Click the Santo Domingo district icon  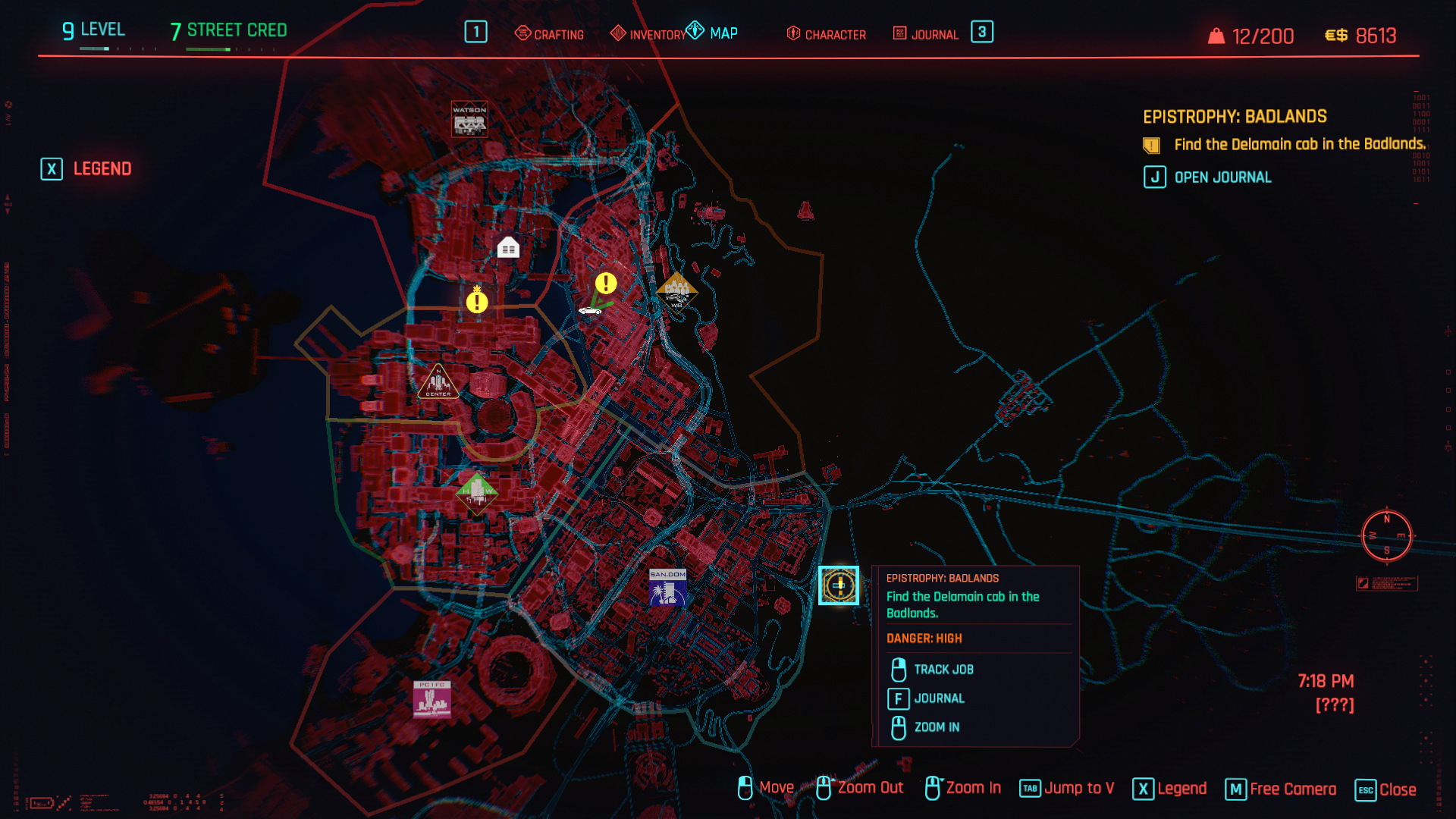tap(667, 587)
